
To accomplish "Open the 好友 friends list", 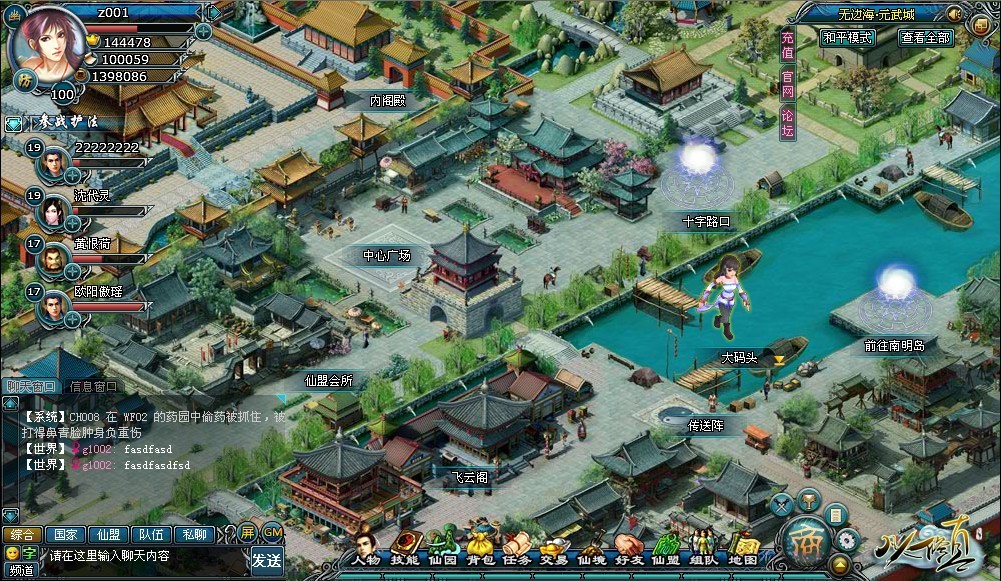I will (x=627, y=546).
